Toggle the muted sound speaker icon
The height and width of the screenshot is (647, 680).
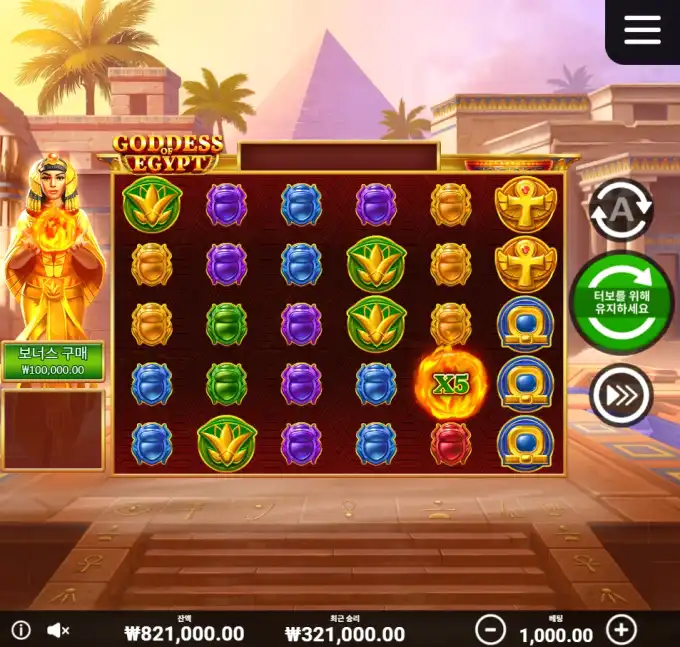click(59, 630)
